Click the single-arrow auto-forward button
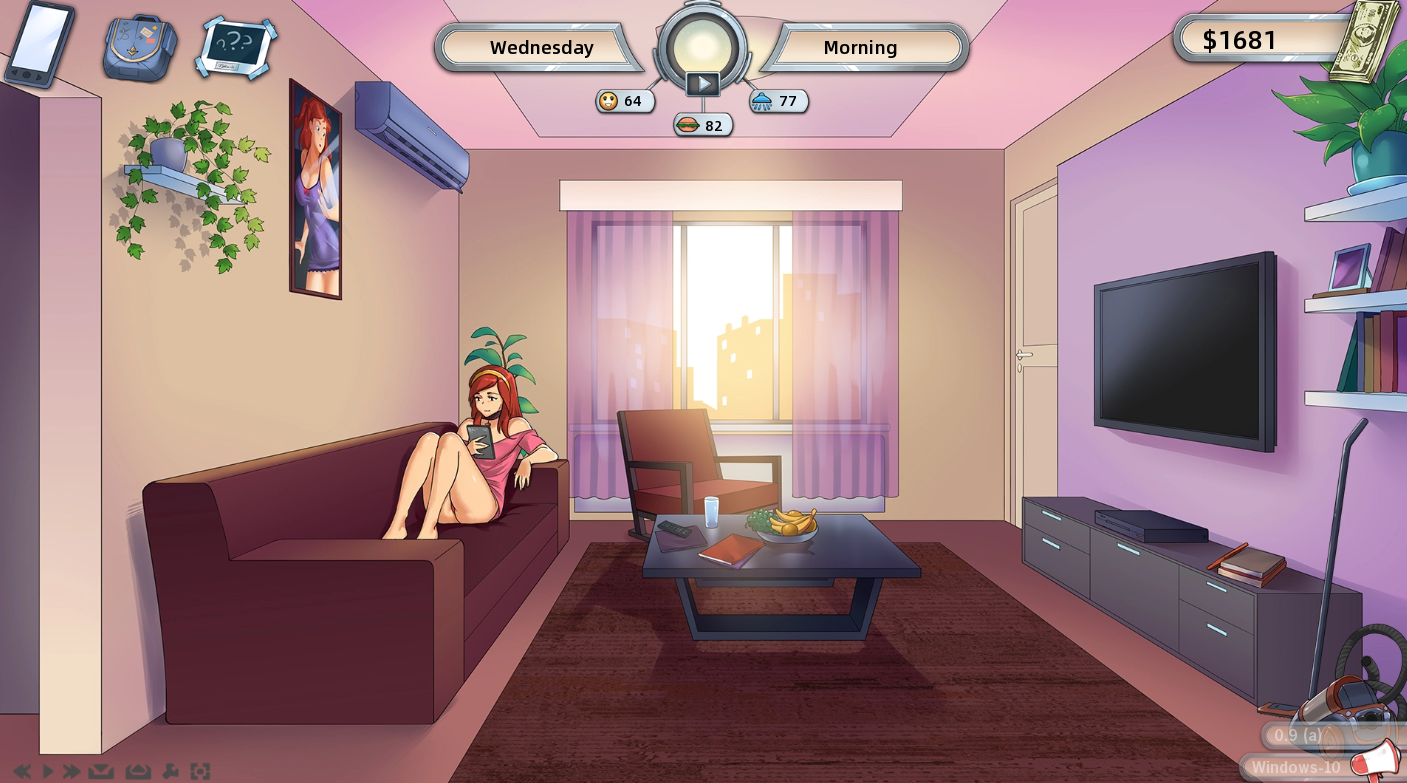This screenshot has width=1407, height=783. [47, 771]
